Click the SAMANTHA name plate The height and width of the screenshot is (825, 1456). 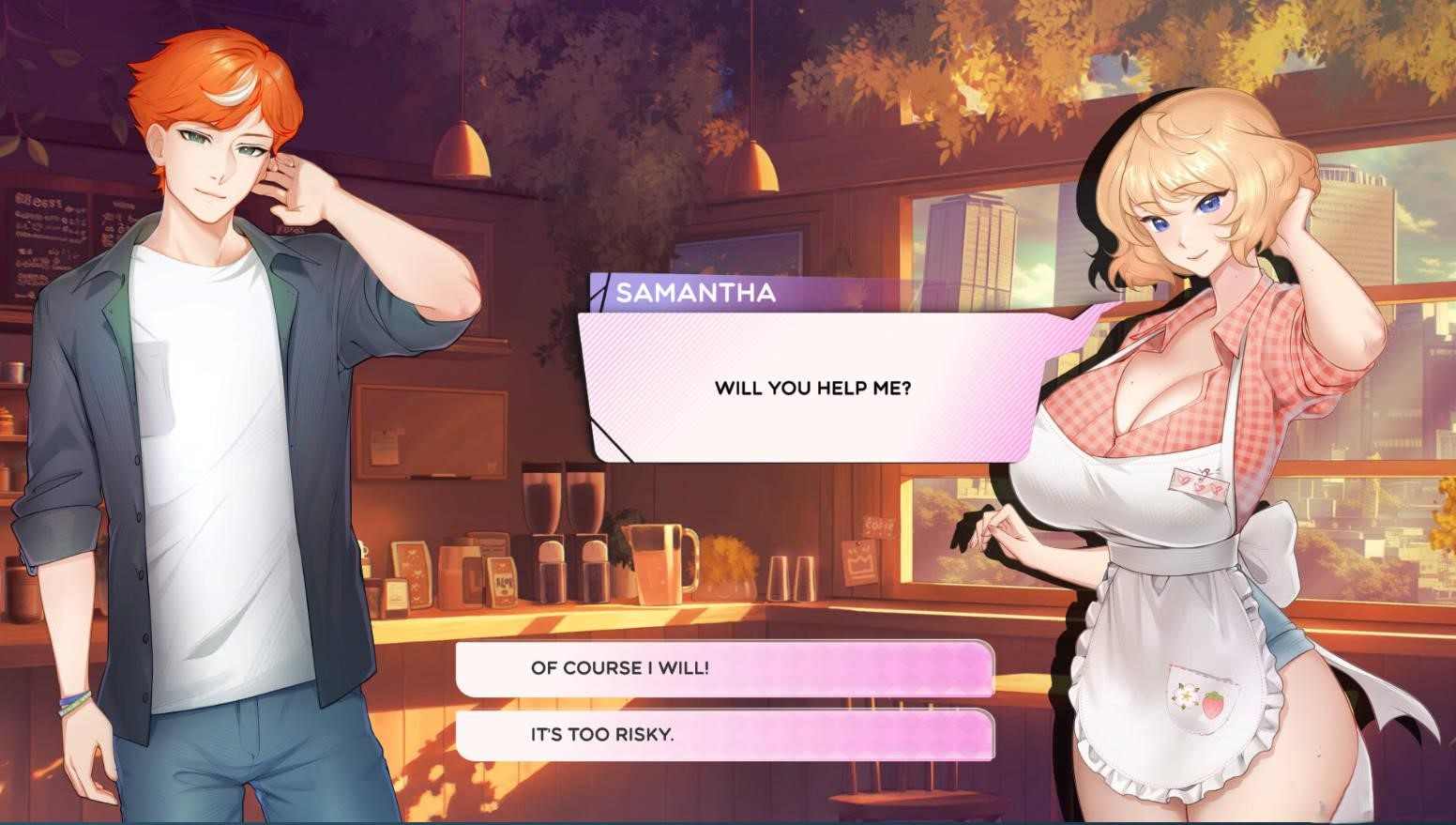(696, 293)
